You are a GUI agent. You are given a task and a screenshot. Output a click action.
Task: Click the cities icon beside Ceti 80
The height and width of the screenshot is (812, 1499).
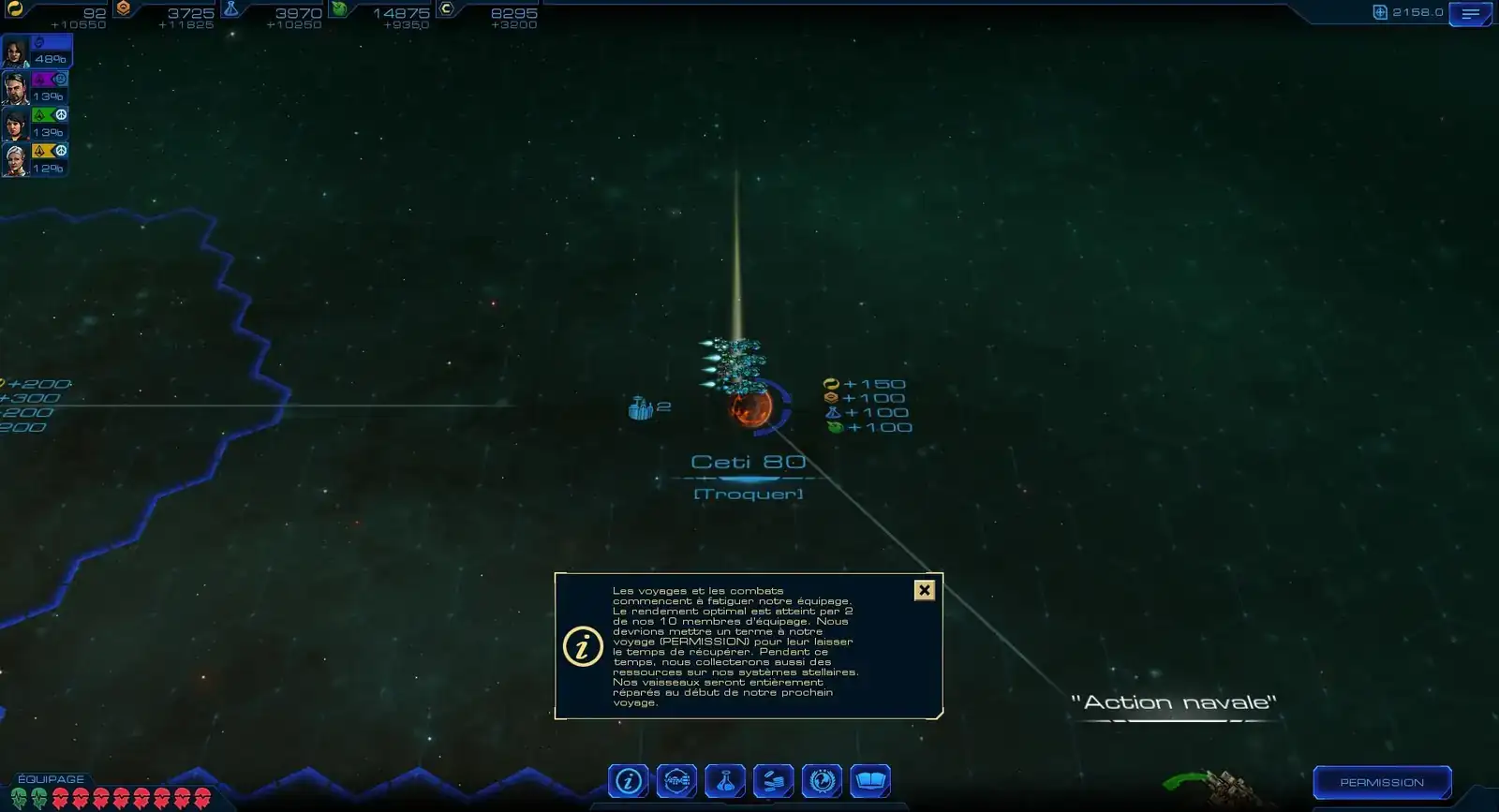click(x=642, y=407)
